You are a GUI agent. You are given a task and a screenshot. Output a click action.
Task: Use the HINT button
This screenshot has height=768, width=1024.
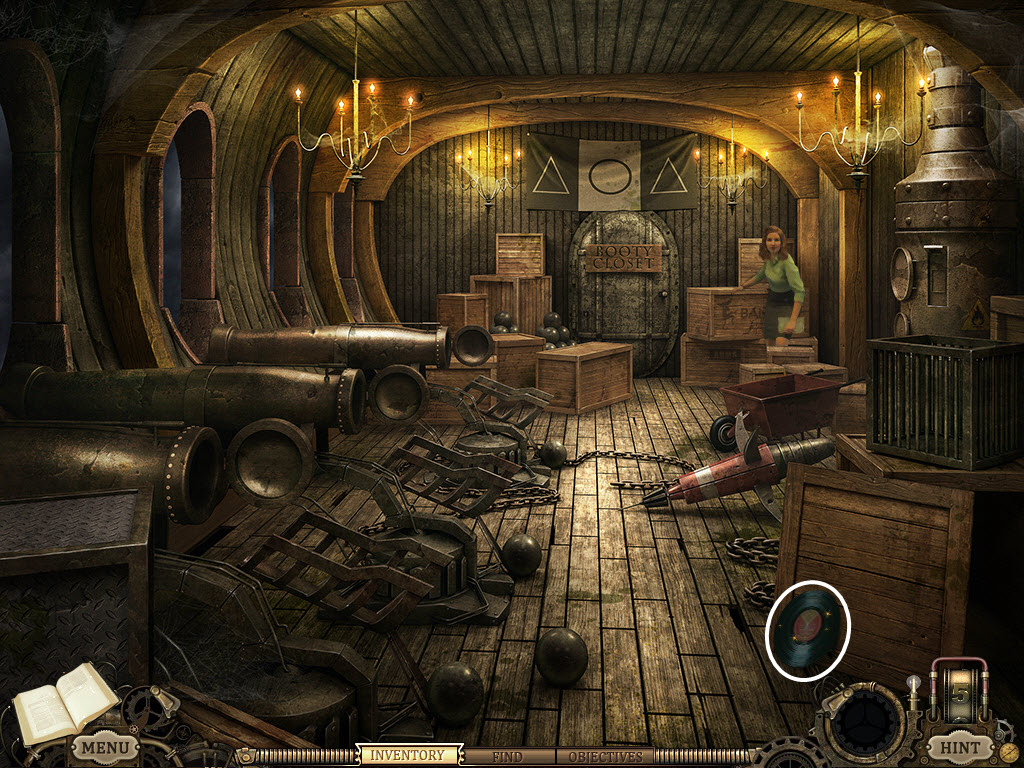pos(959,747)
